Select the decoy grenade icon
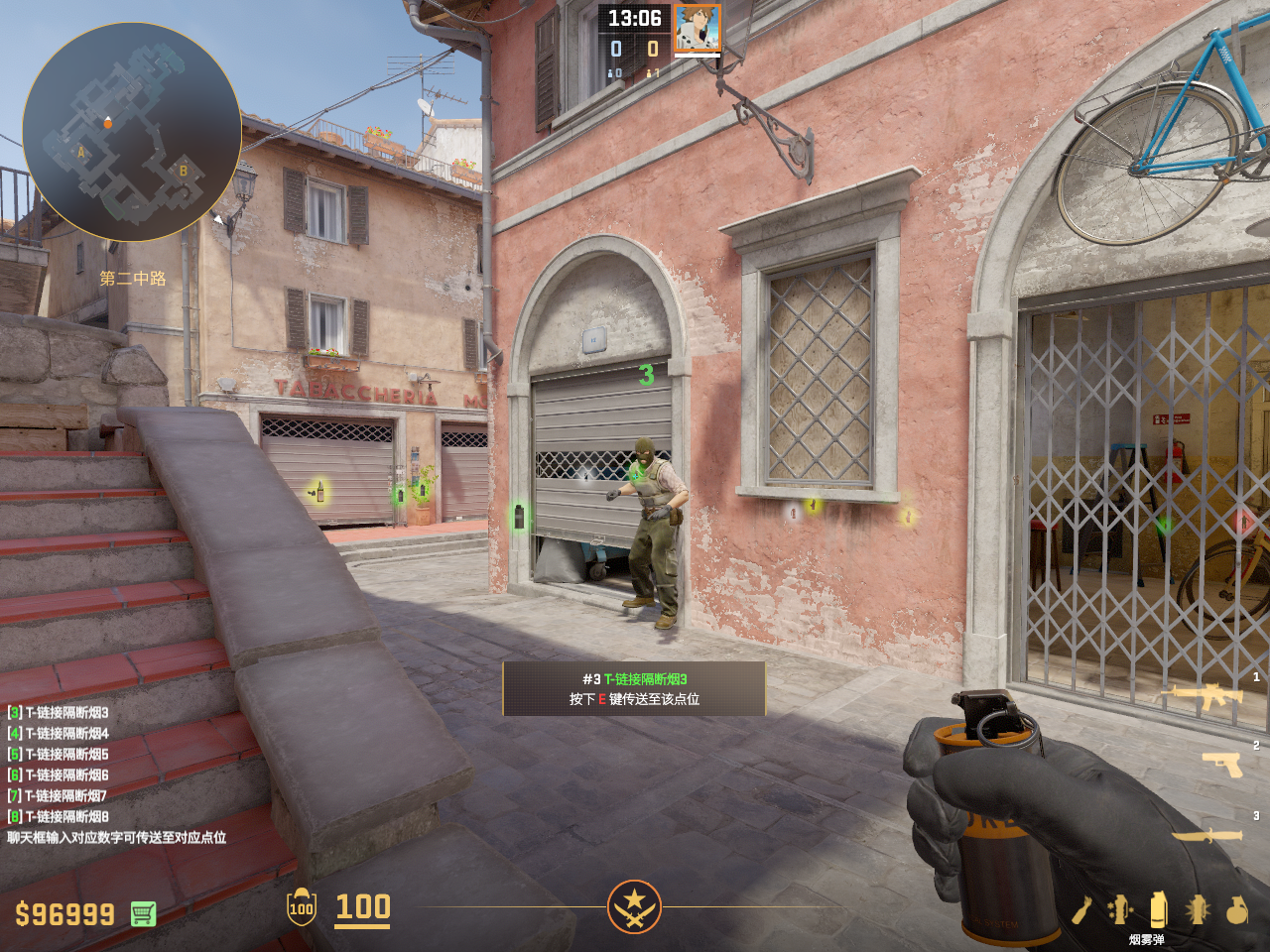The height and width of the screenshot is (952, 1270). [1120, 909]
